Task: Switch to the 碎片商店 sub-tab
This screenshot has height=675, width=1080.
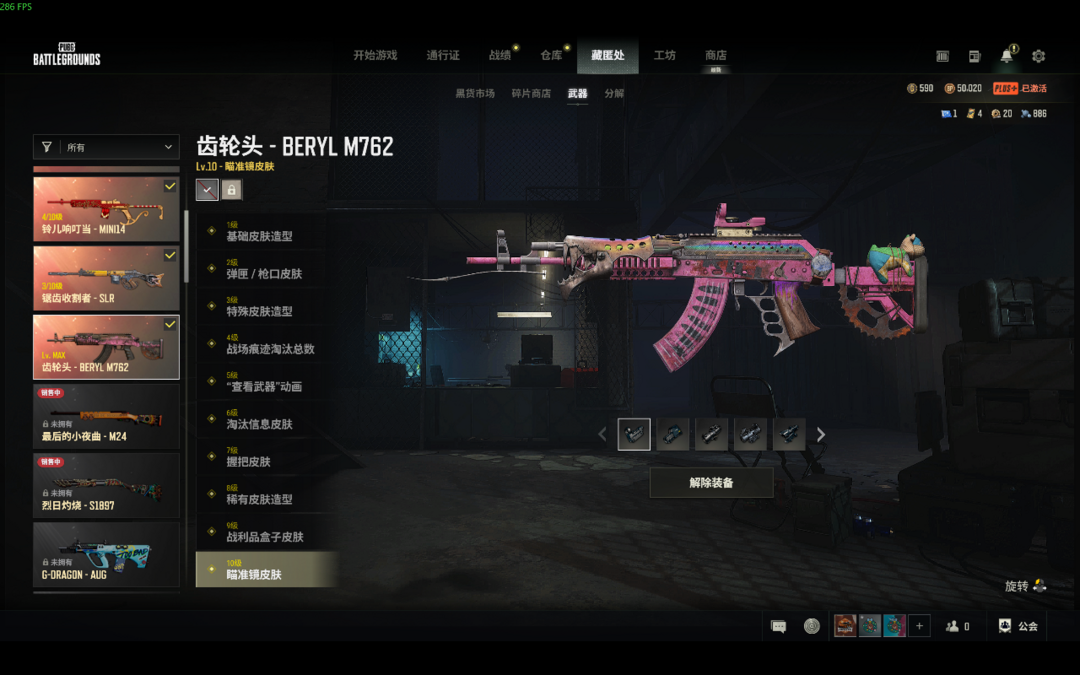Action: pos(531,94)
